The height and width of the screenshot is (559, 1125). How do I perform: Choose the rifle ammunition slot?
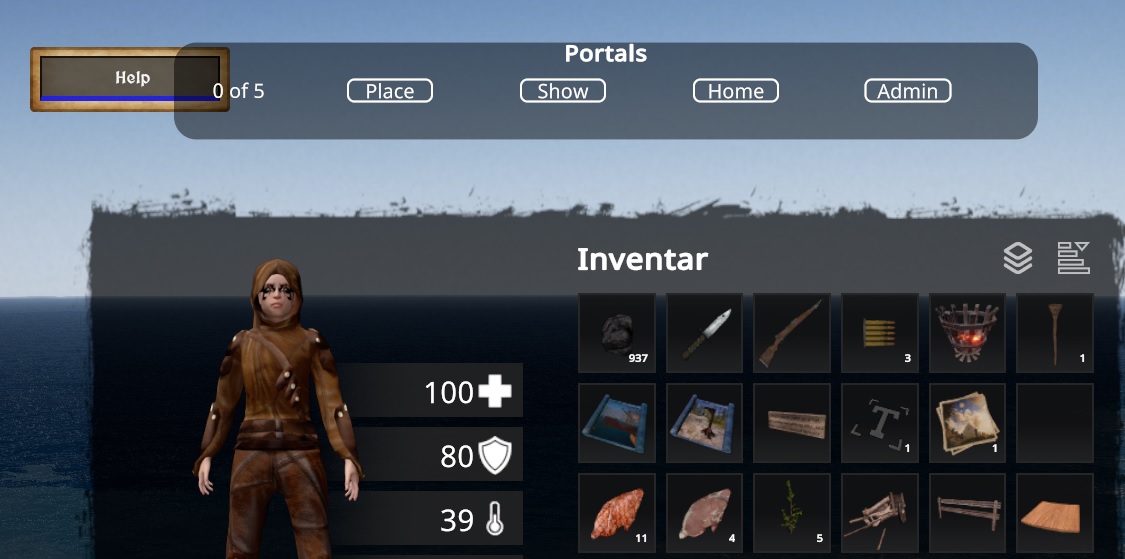(880, 333)
